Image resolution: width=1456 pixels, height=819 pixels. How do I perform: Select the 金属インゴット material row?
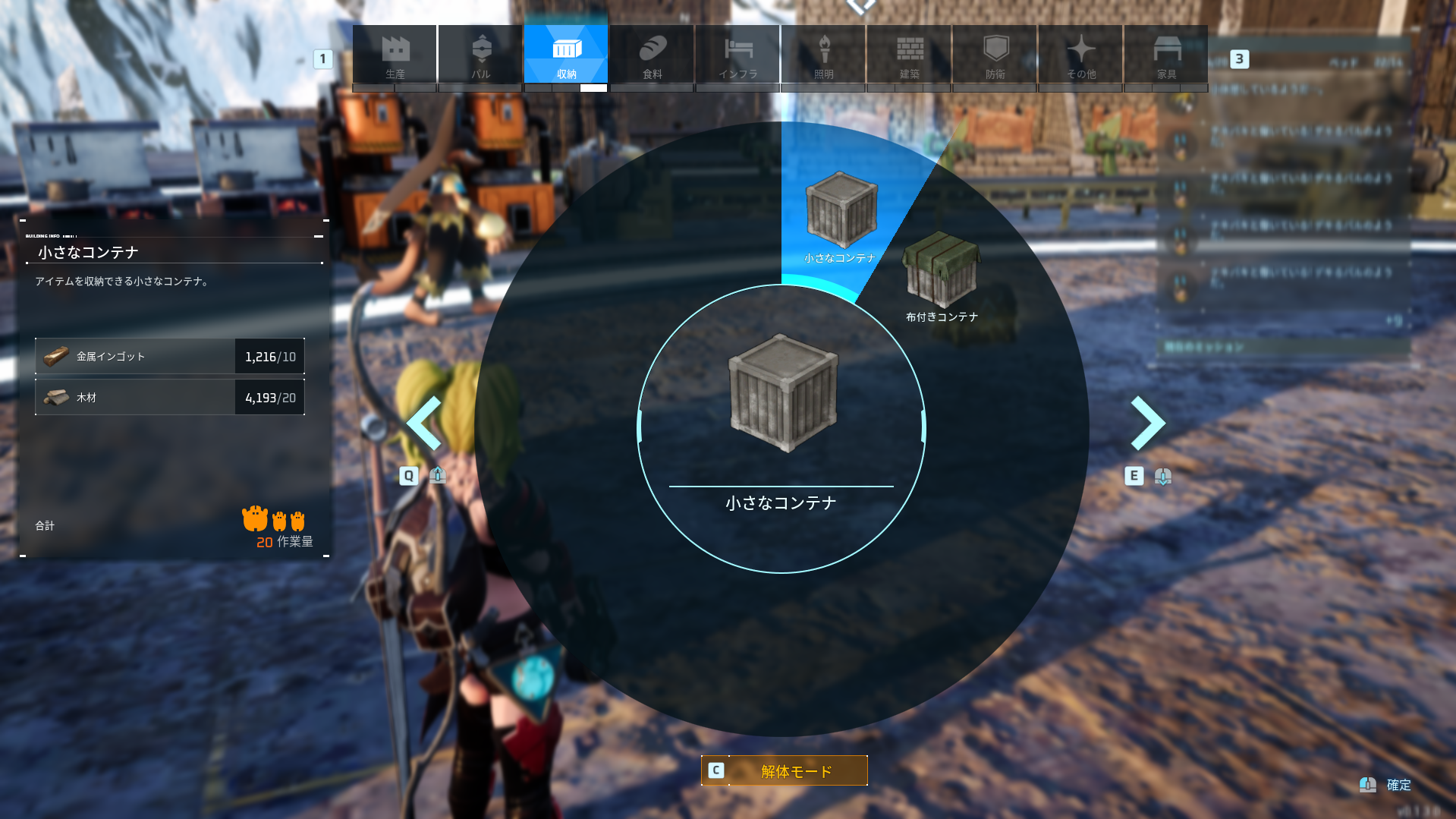click(168, 356)
